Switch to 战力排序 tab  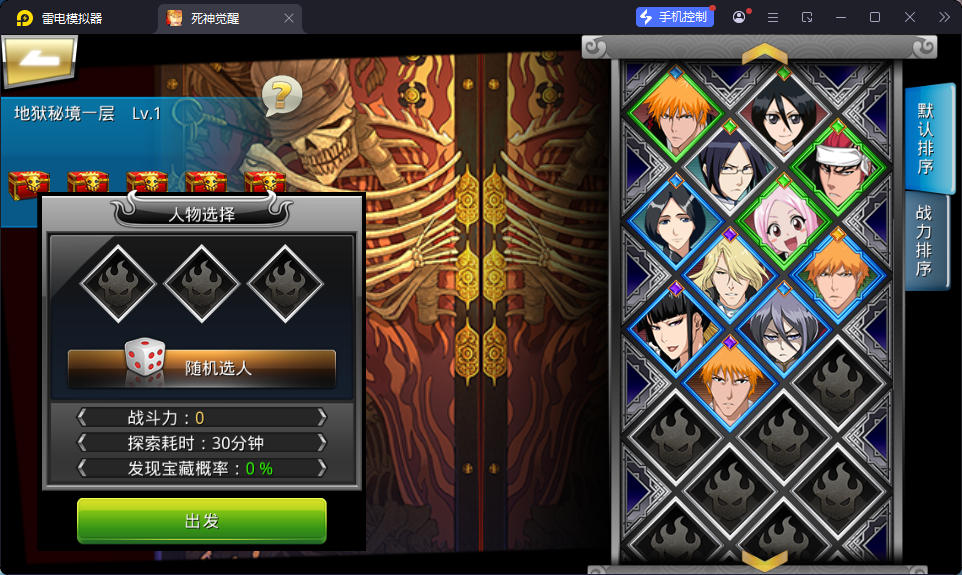point(926,240)
